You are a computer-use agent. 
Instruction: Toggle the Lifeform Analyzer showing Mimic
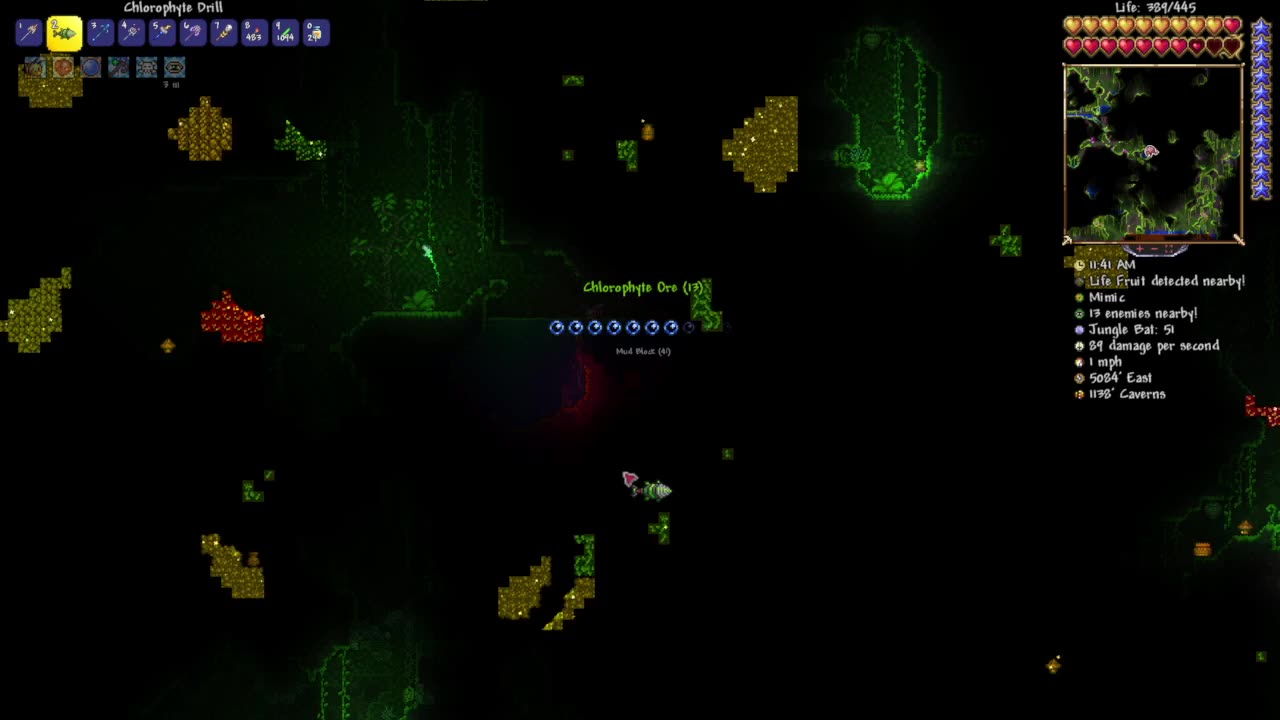pyautogui.click(x=1079, y=297)
